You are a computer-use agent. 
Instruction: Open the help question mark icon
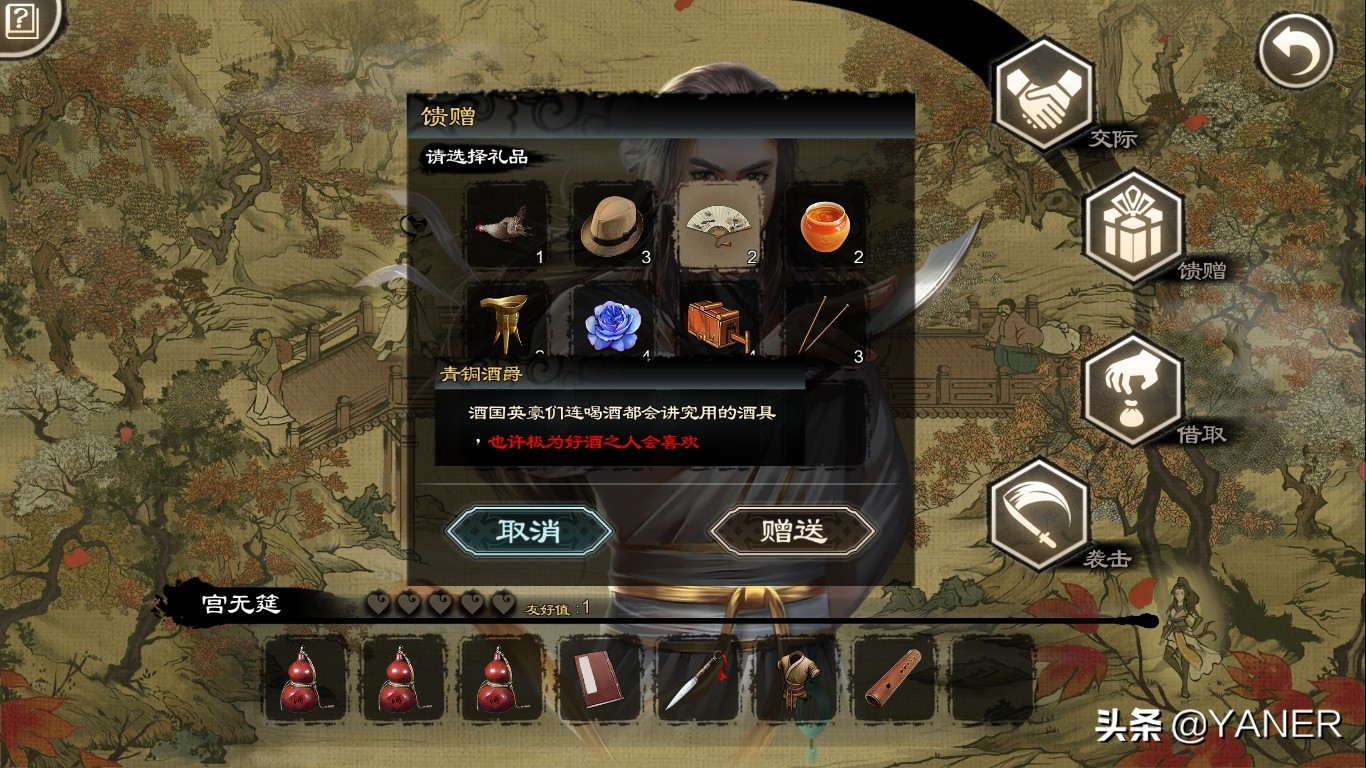21,20
